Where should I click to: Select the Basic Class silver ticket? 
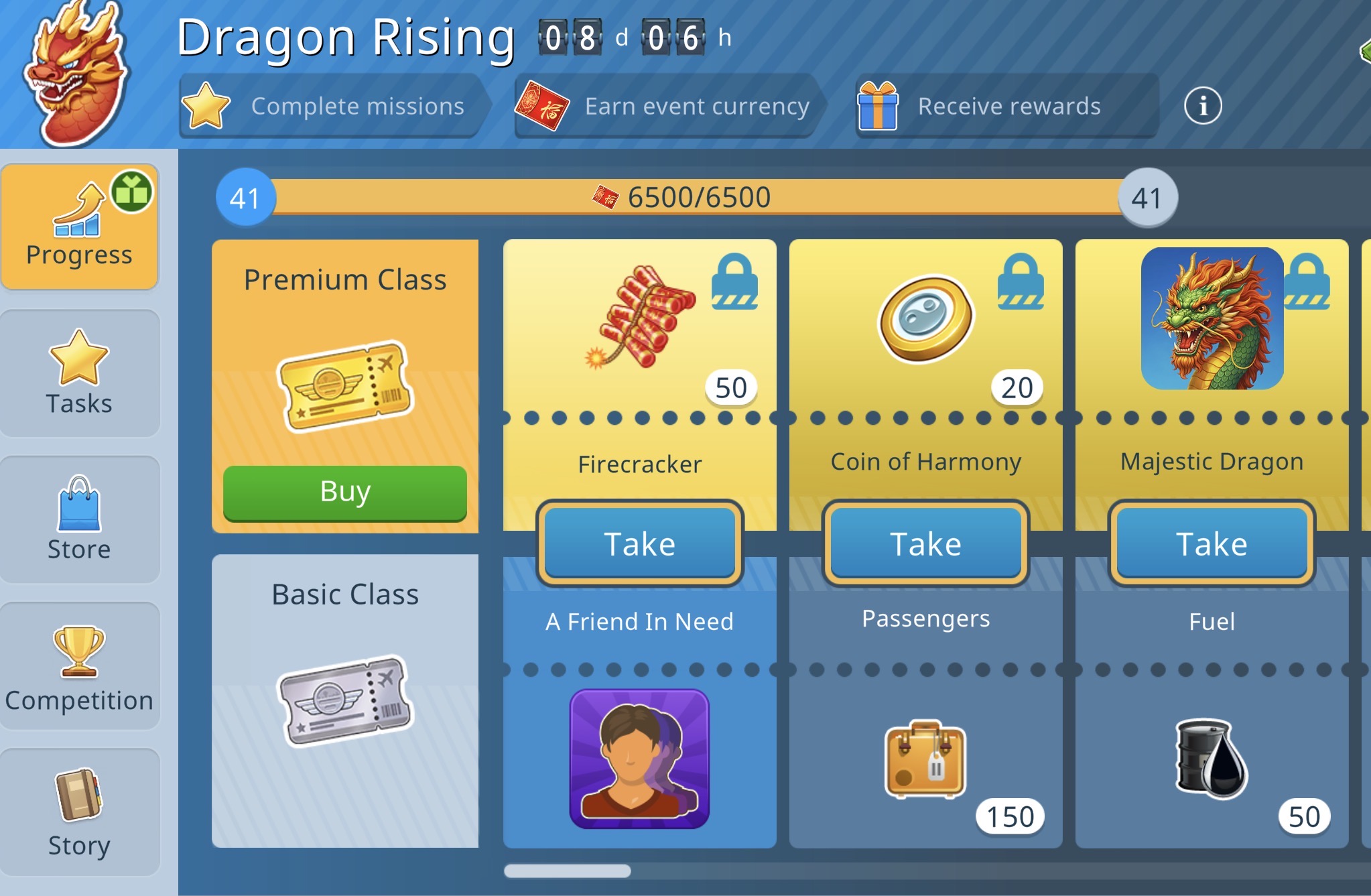coord(344,700)
